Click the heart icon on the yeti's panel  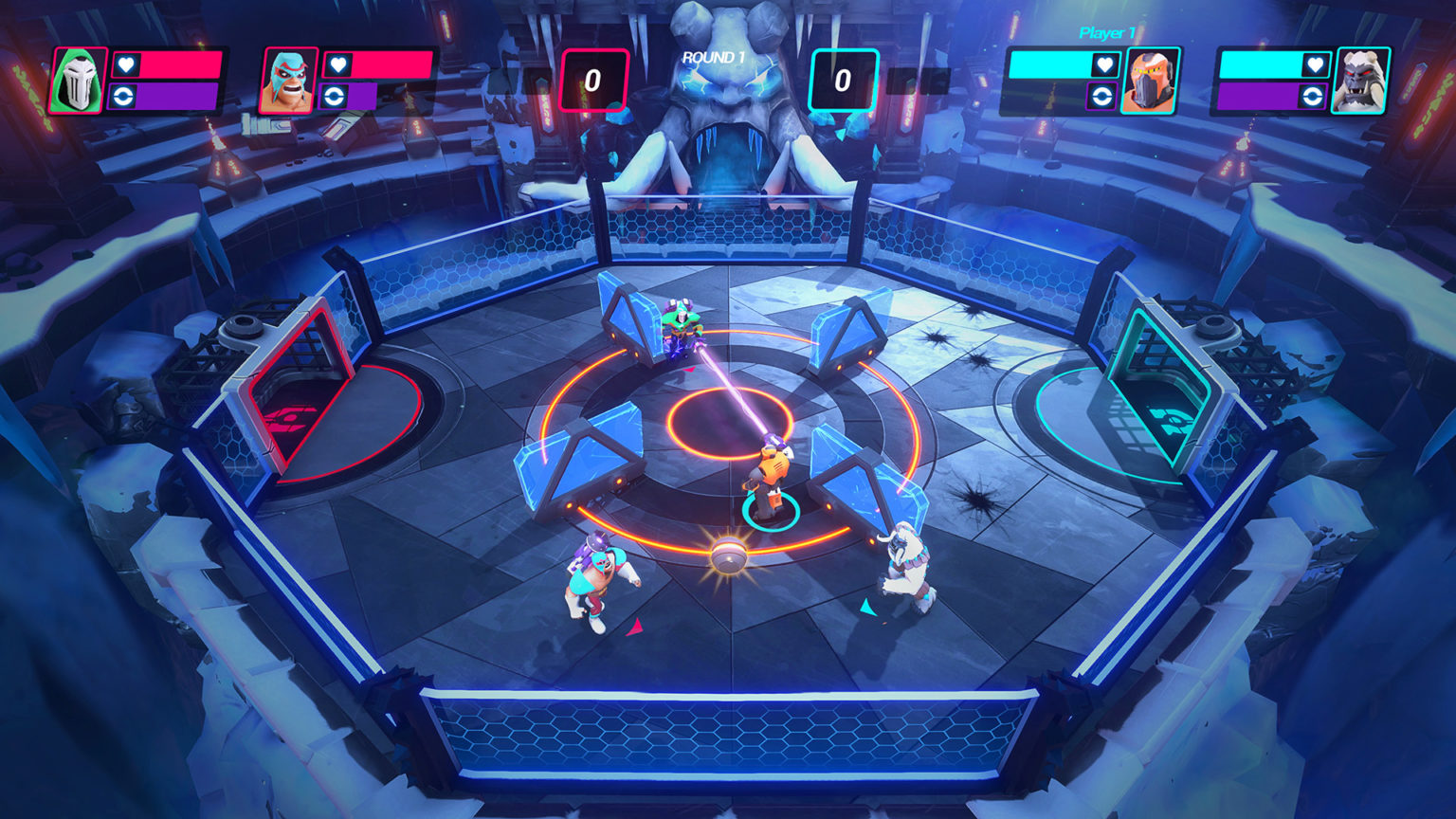point(1316,66)
